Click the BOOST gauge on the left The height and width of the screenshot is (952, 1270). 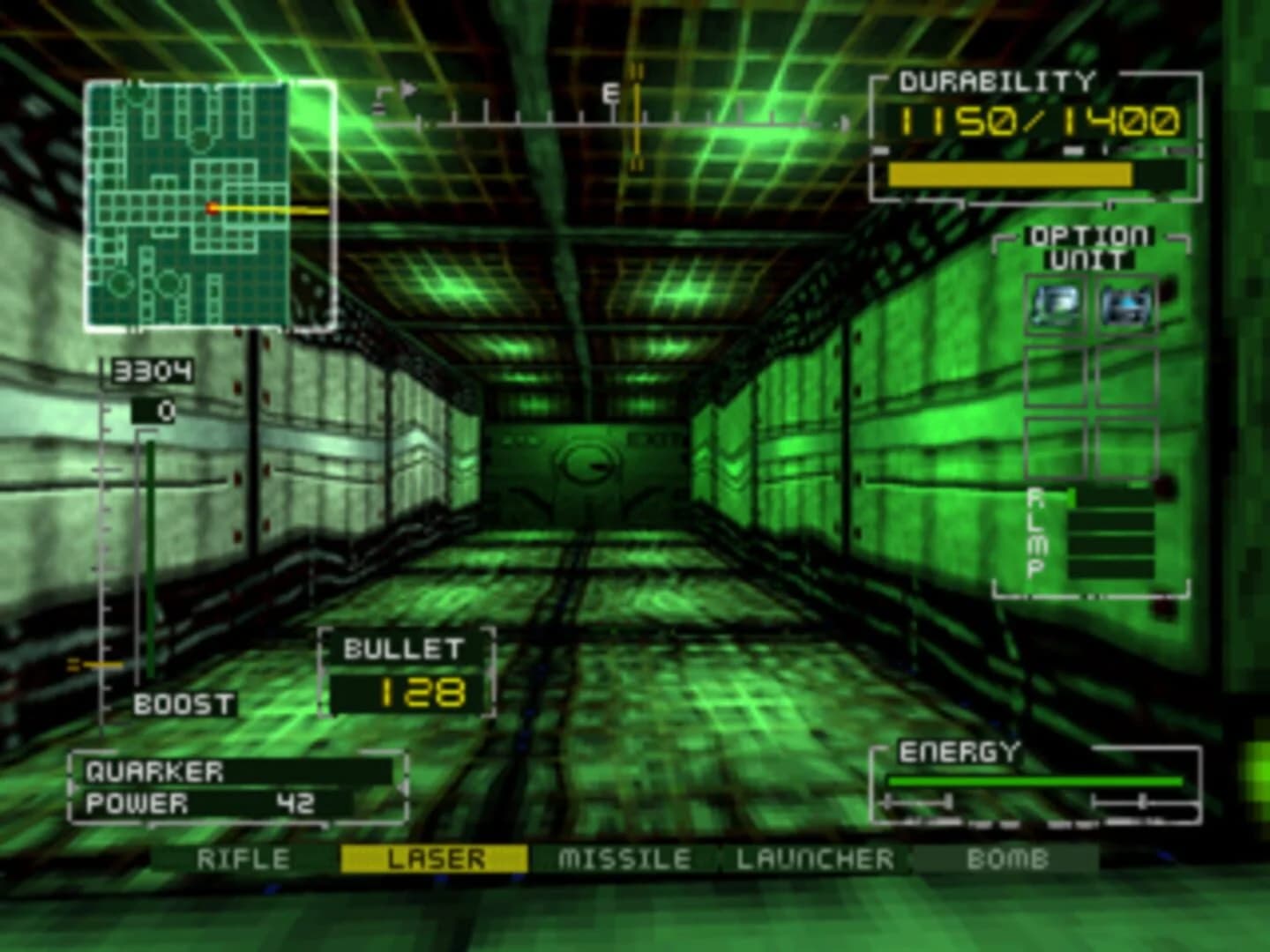coord(152,555)
